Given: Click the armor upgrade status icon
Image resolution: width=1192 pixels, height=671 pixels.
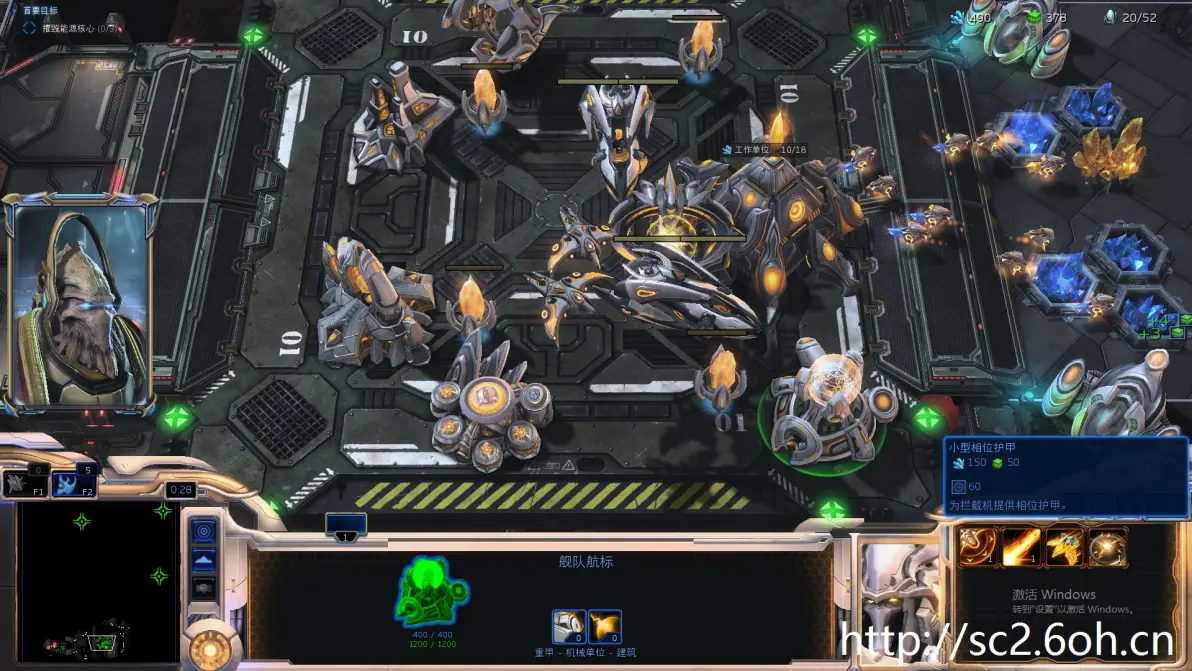Looking at the screenshot, I should coord(569,627).
